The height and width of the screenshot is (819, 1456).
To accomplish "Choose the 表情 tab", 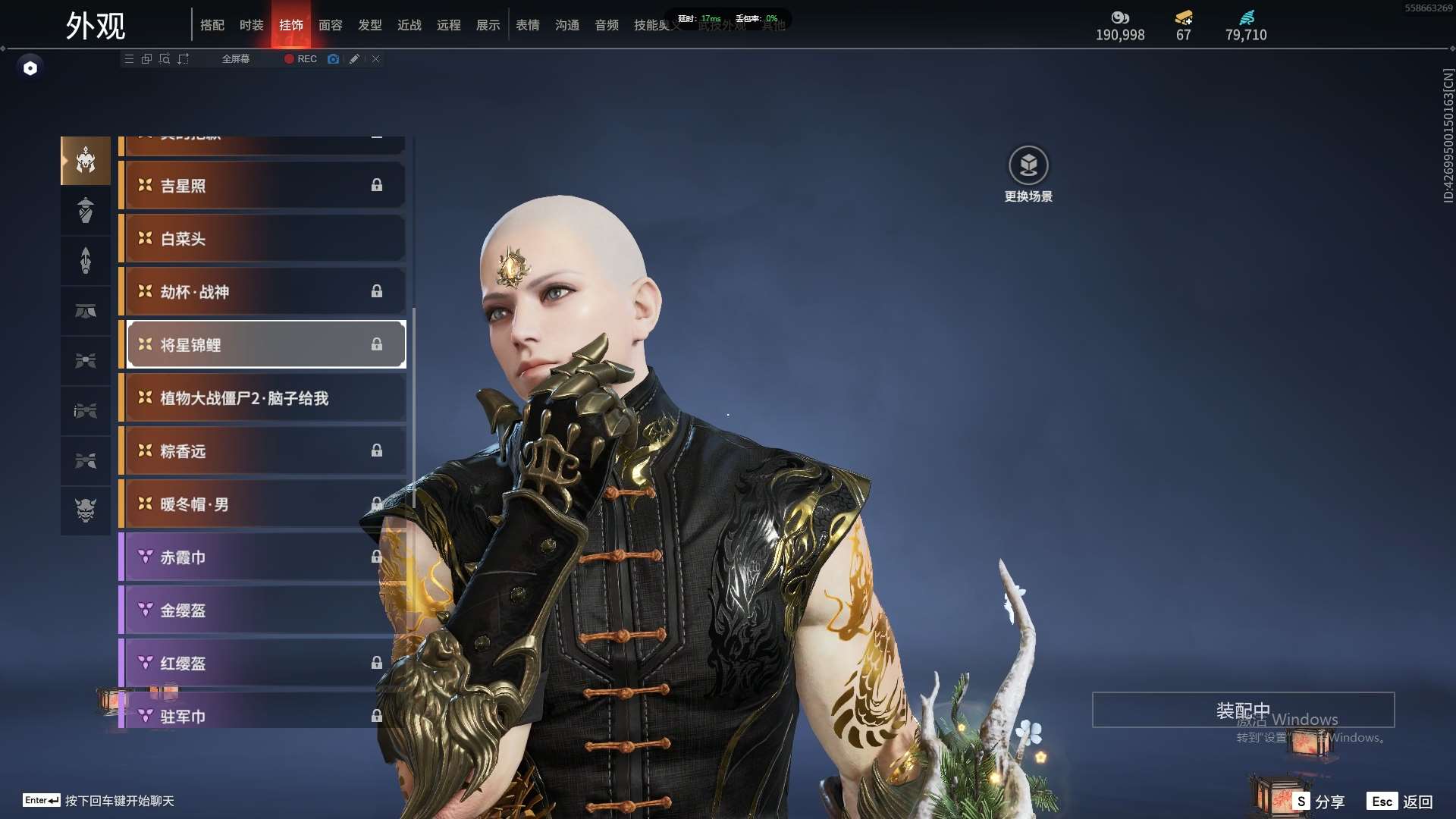I will [x=527, y=25].
